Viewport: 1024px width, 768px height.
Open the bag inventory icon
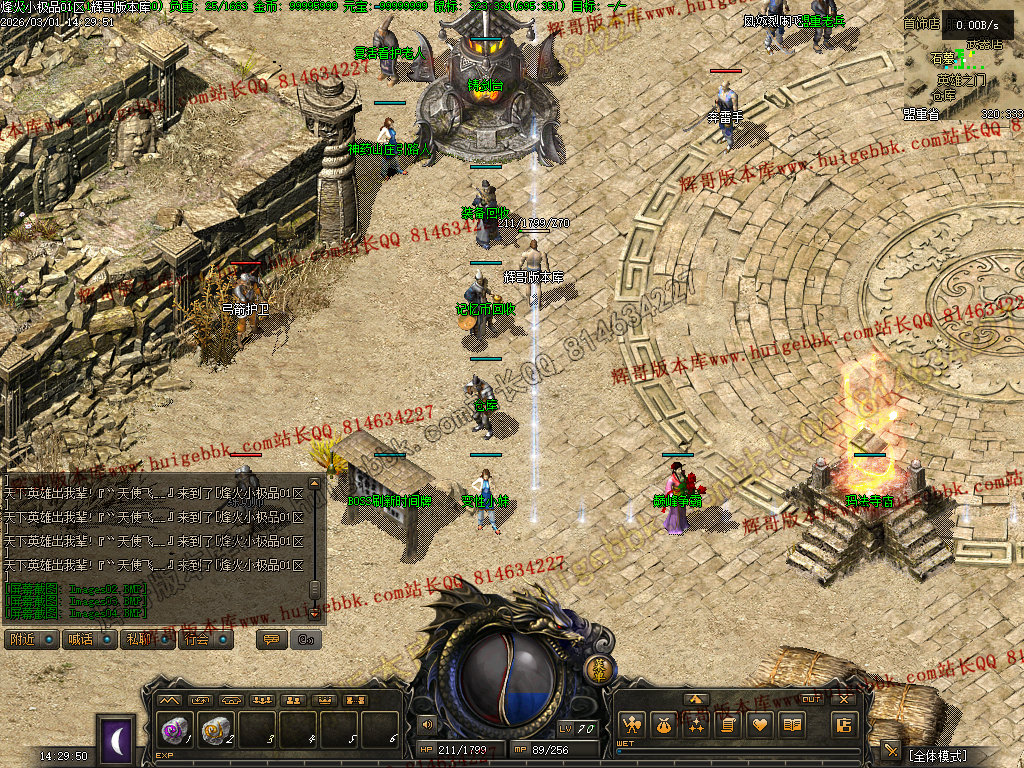coord(662,724)
